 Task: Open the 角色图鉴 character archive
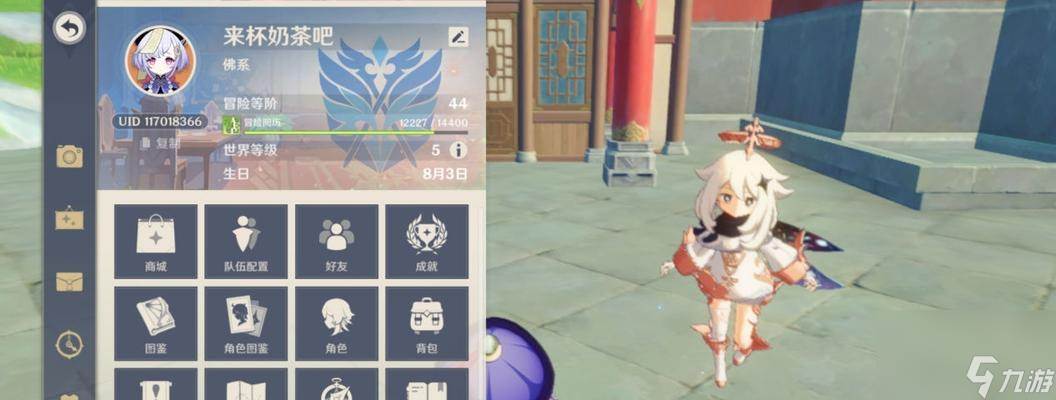[x=245, y=323]
